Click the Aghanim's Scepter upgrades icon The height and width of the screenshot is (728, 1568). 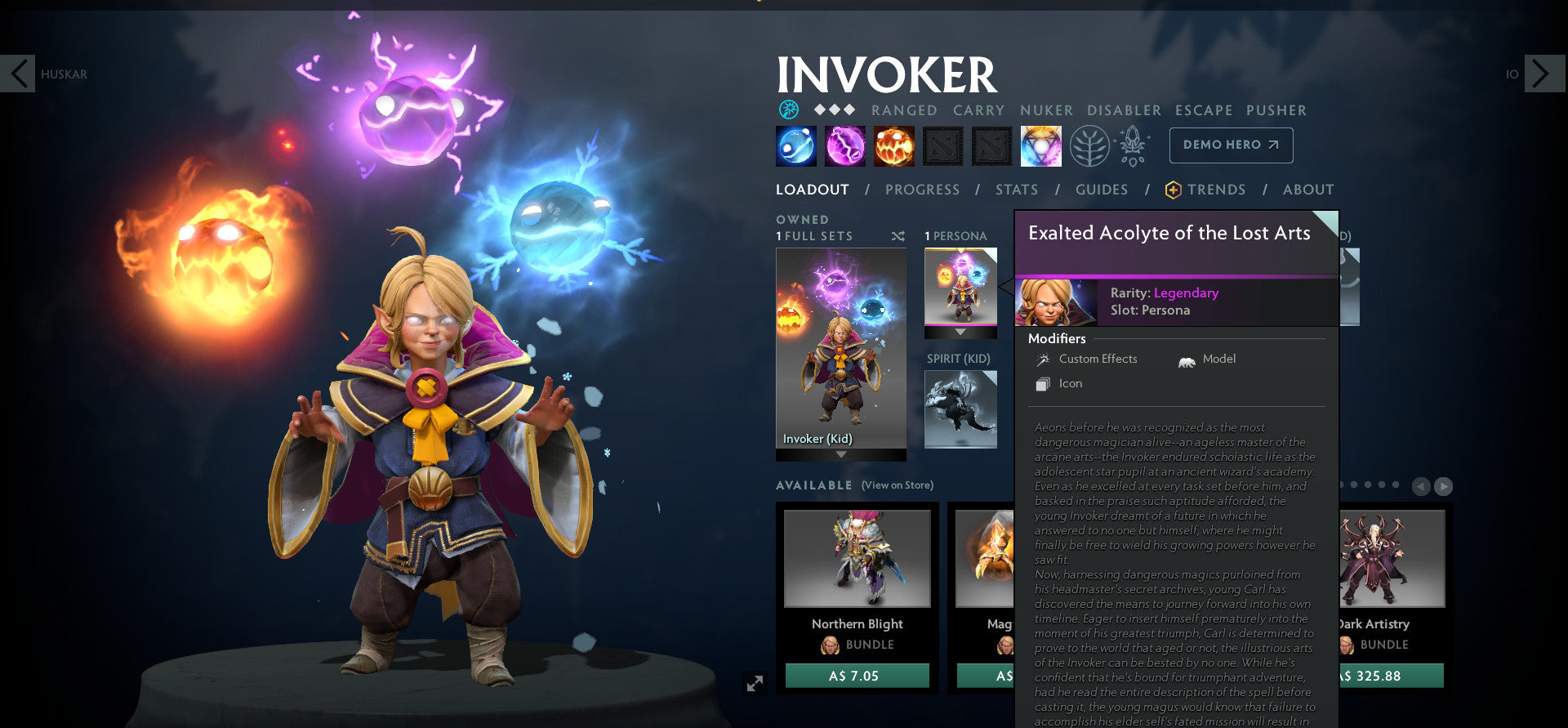click(1134, 145)
